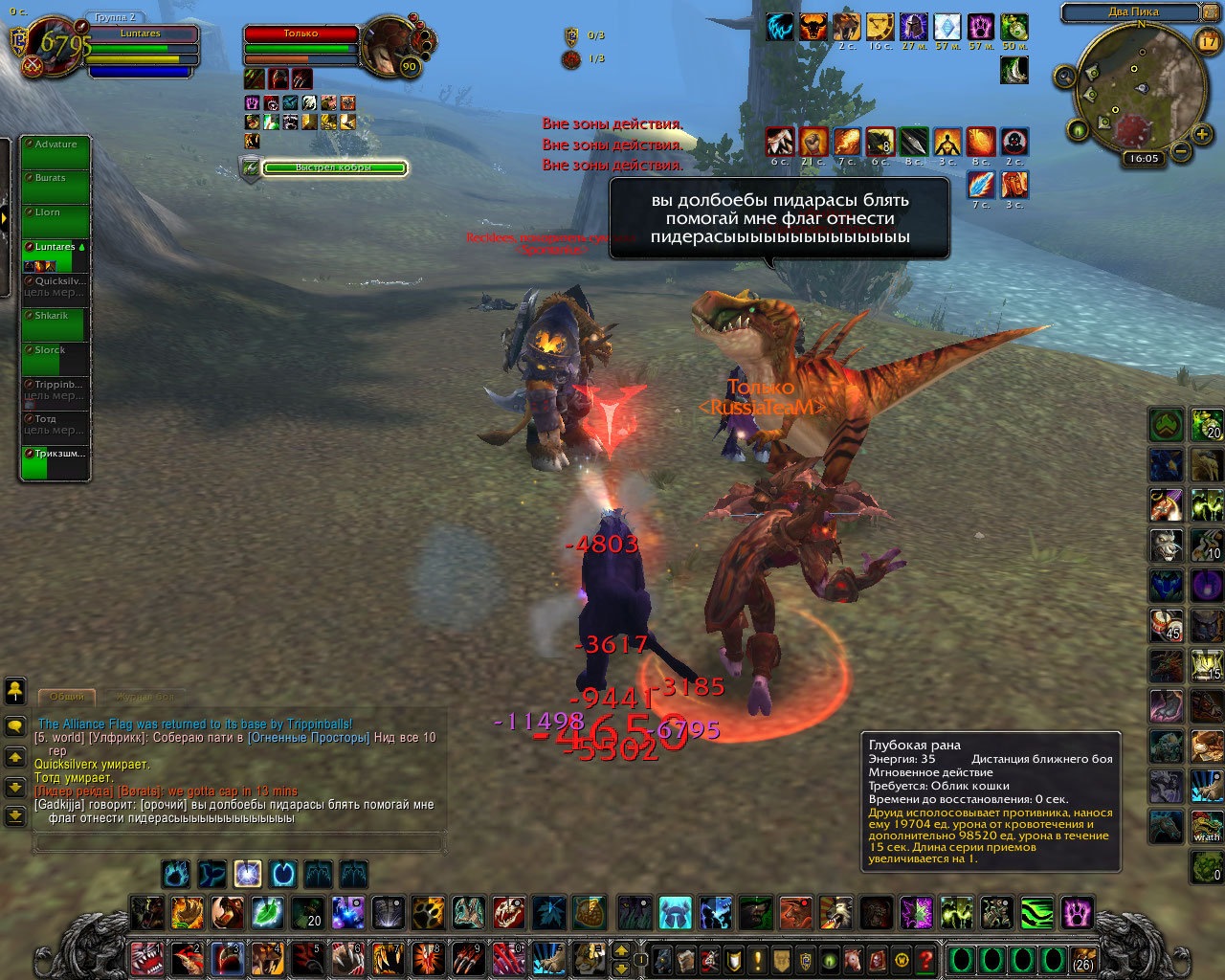The width and height of the screenshot is (1225, 980).
Task: Open the Журнал боя combat log tab
Action: point(145,698)
